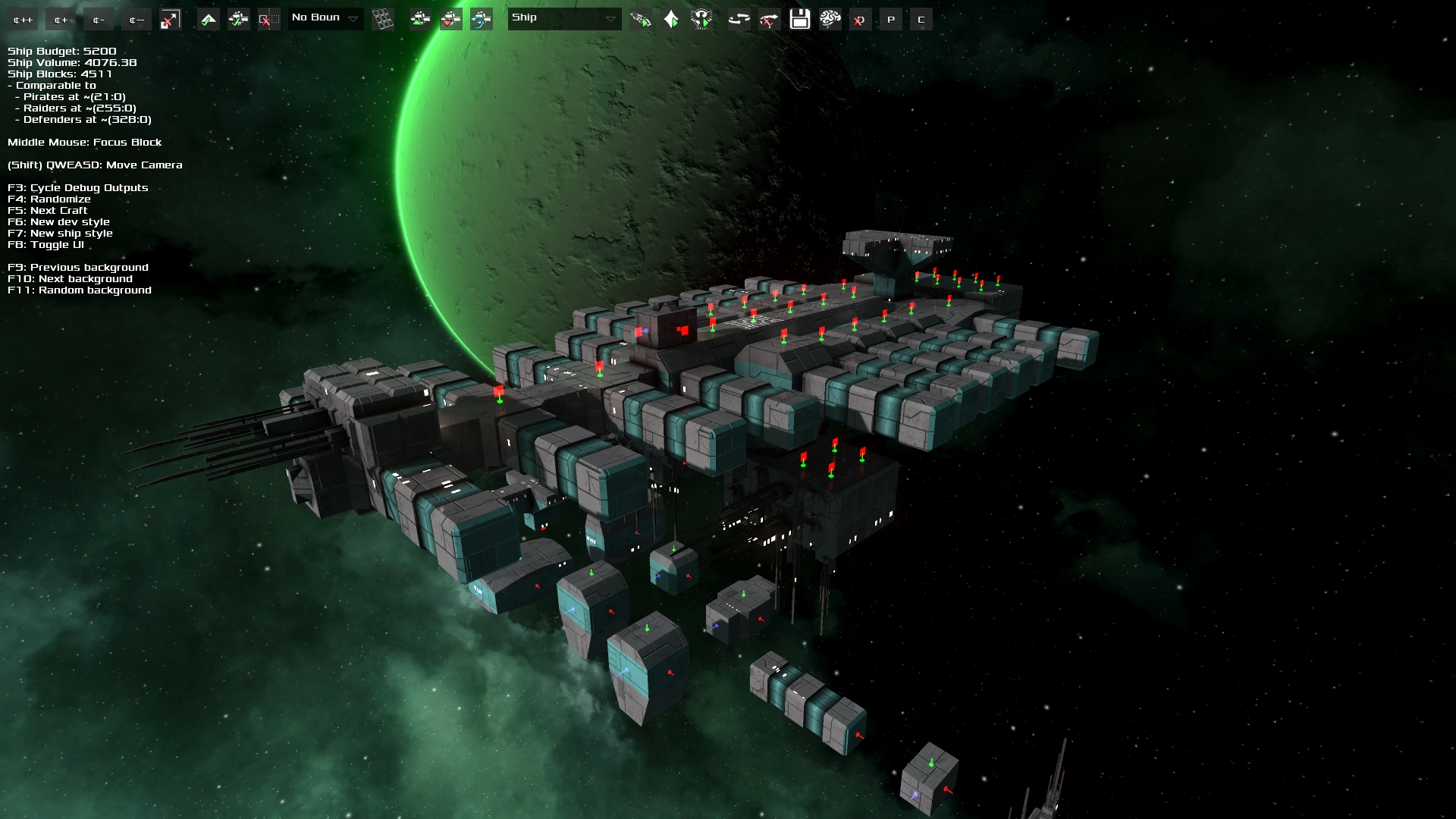Toggle the green checkmark triangle icon
This screenshot has width=1456, height=819.
click(x=209, y=19)
